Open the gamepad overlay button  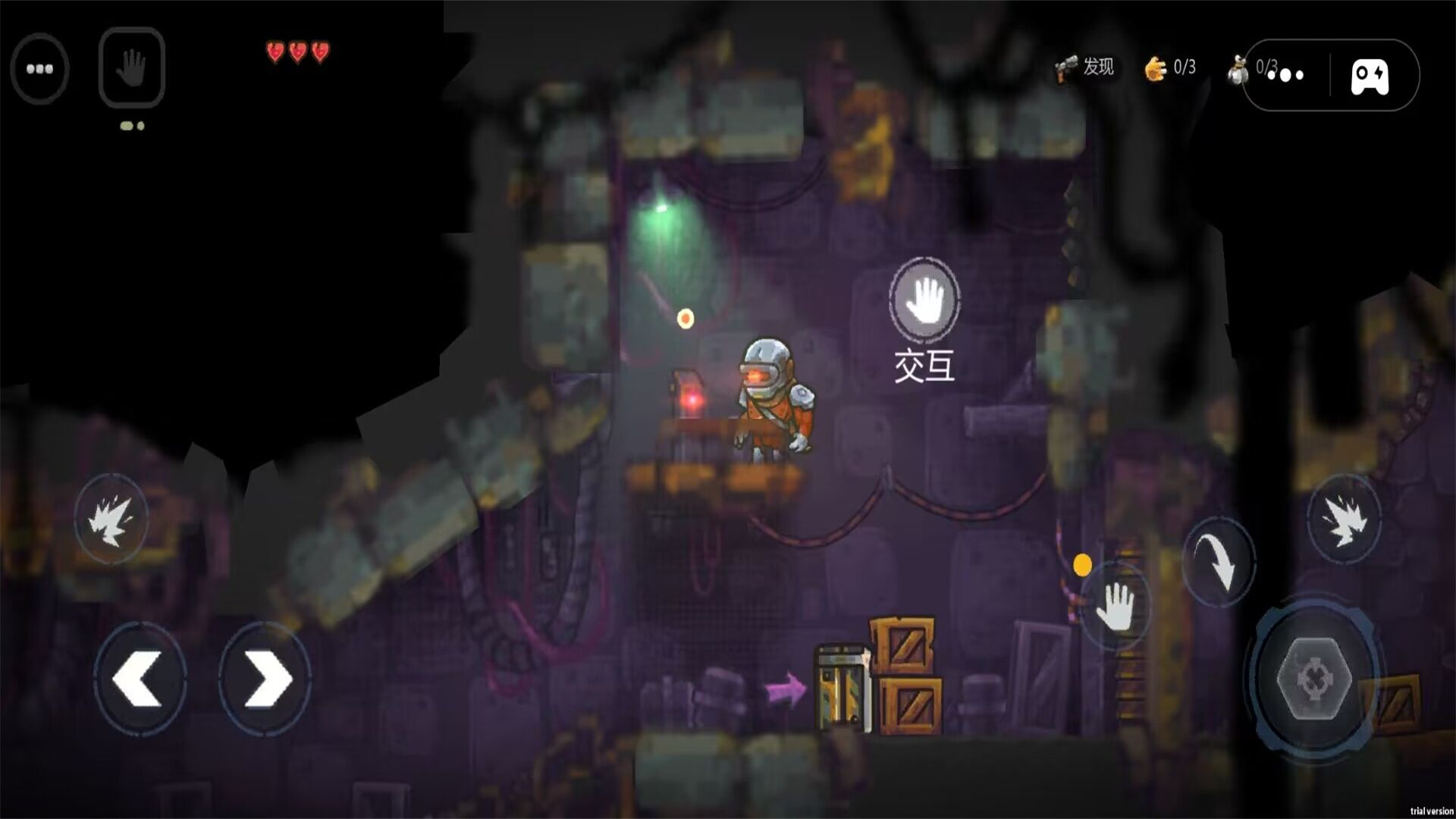[x=1370, y=76]
